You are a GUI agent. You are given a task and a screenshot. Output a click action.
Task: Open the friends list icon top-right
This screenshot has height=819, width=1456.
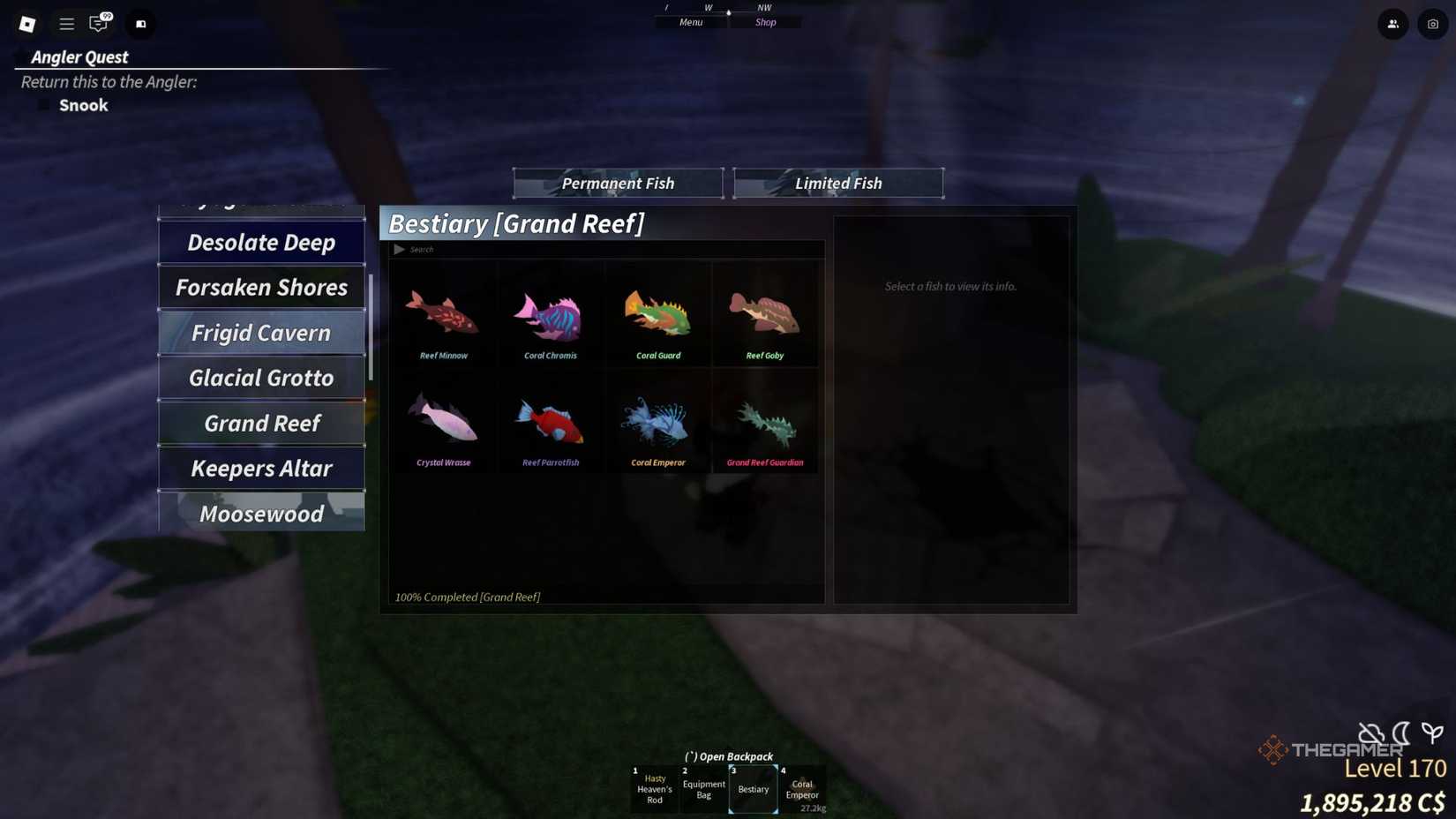[1392, 24]
